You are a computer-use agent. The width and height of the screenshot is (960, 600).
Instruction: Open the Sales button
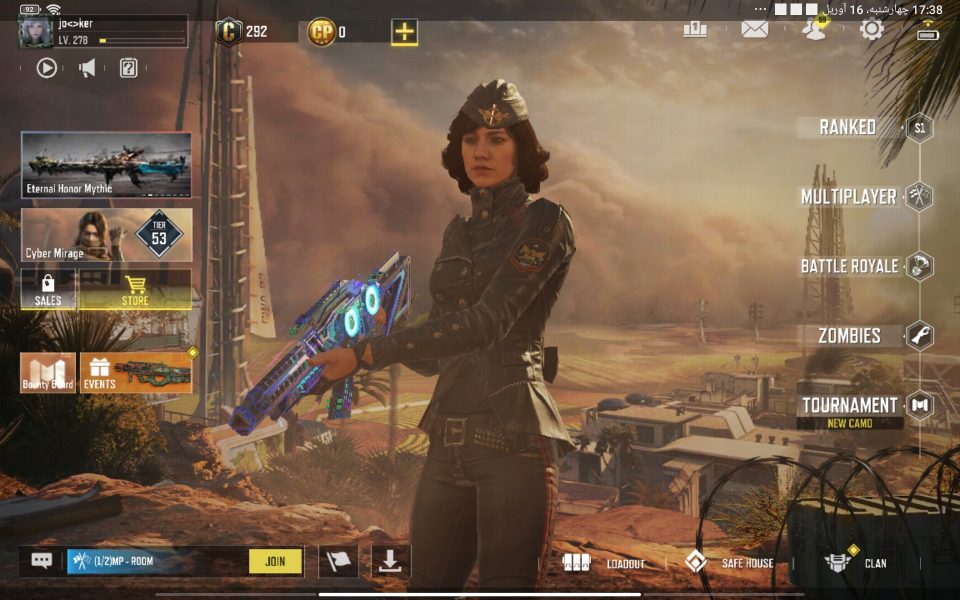point(48,289)
